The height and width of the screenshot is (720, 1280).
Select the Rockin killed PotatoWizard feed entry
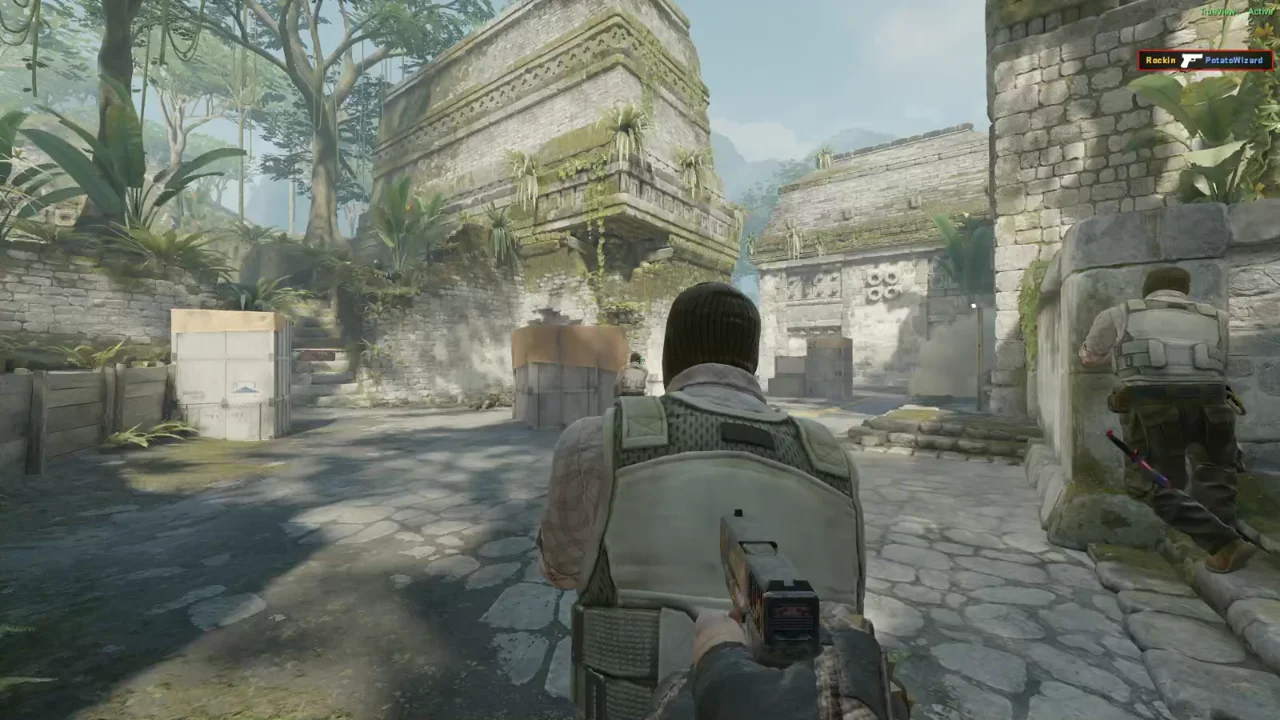point(1205,61)
